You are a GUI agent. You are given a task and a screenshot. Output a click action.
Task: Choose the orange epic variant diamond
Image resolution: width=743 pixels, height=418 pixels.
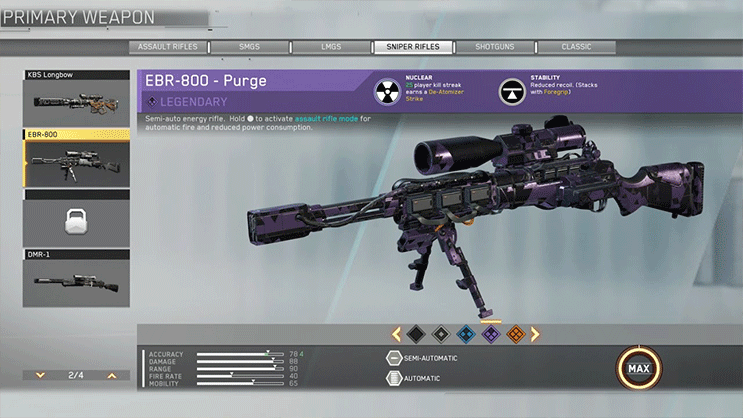click(514, 334)
